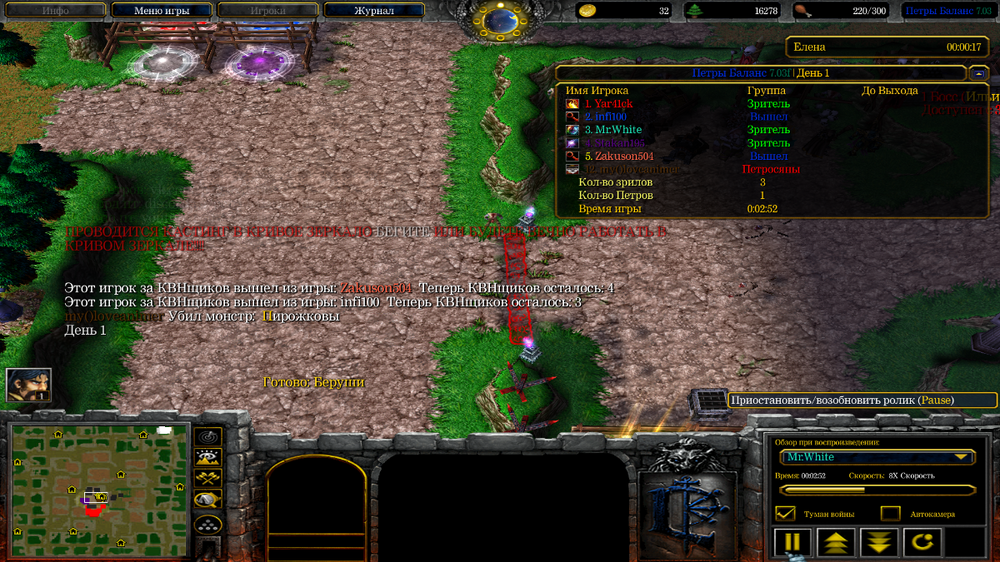Open the formation toggle button below minimap
Screen dimensions: 1000x562
pos(208,524)
